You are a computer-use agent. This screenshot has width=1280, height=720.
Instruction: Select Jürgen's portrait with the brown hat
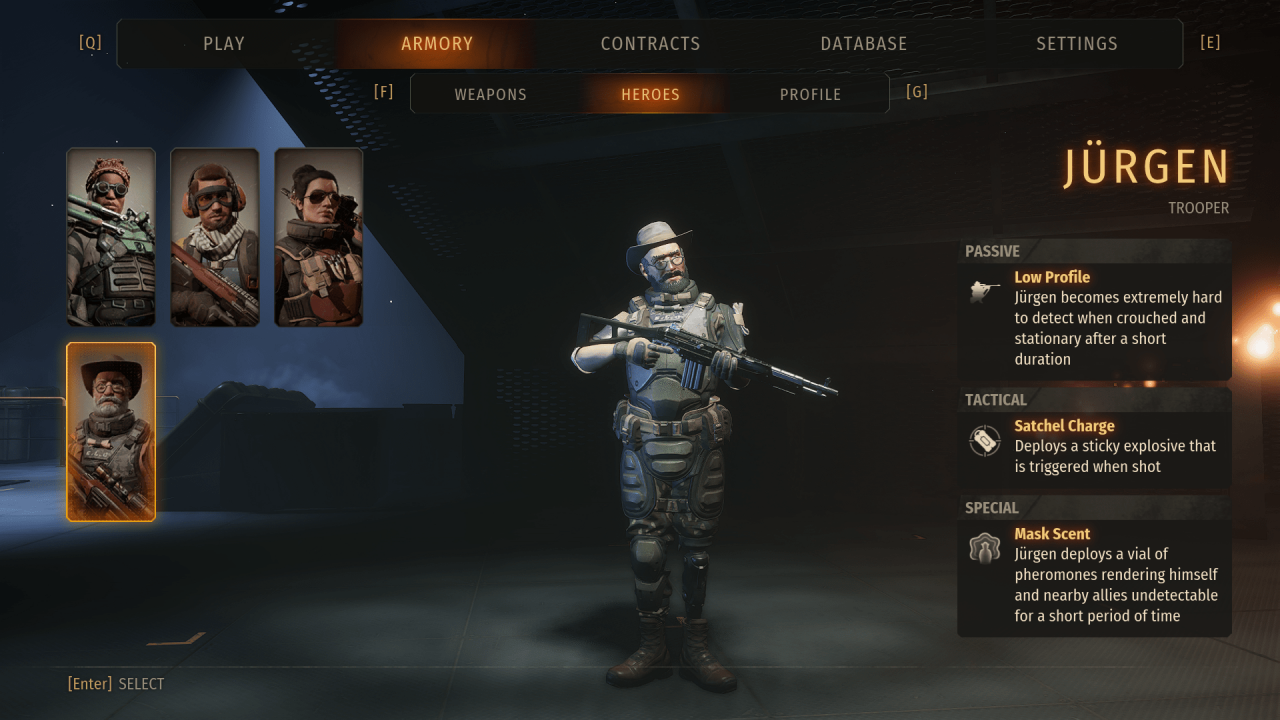pyautogui.click(x=111, y=432)
